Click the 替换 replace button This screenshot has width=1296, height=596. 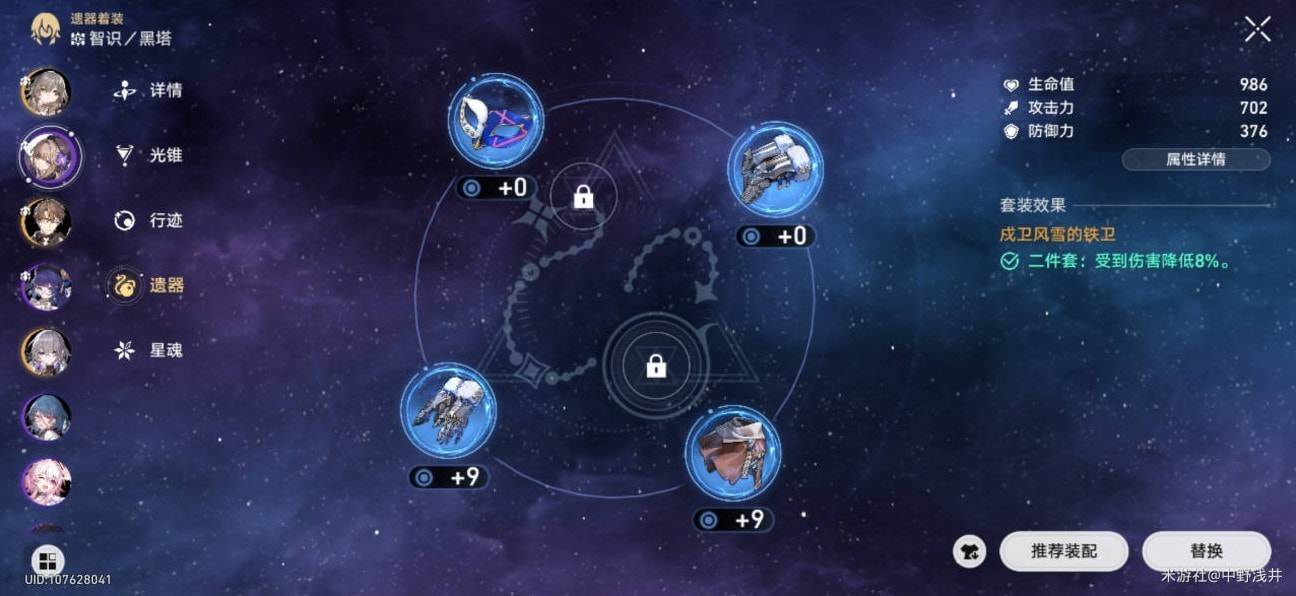(1206, 551)
